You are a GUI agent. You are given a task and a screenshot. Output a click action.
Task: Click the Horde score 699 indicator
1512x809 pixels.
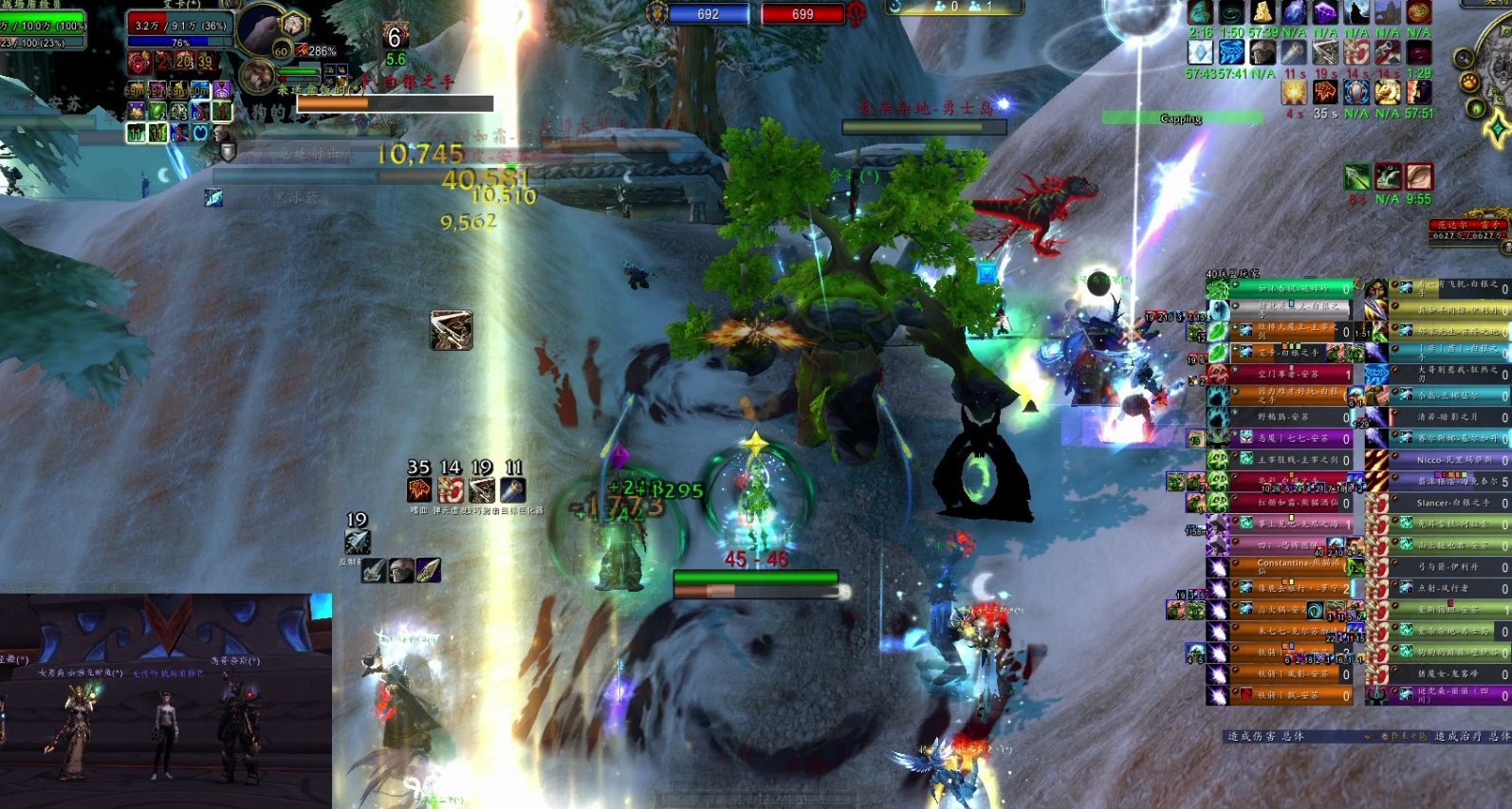pyautogui.click(x=802, y=14)
